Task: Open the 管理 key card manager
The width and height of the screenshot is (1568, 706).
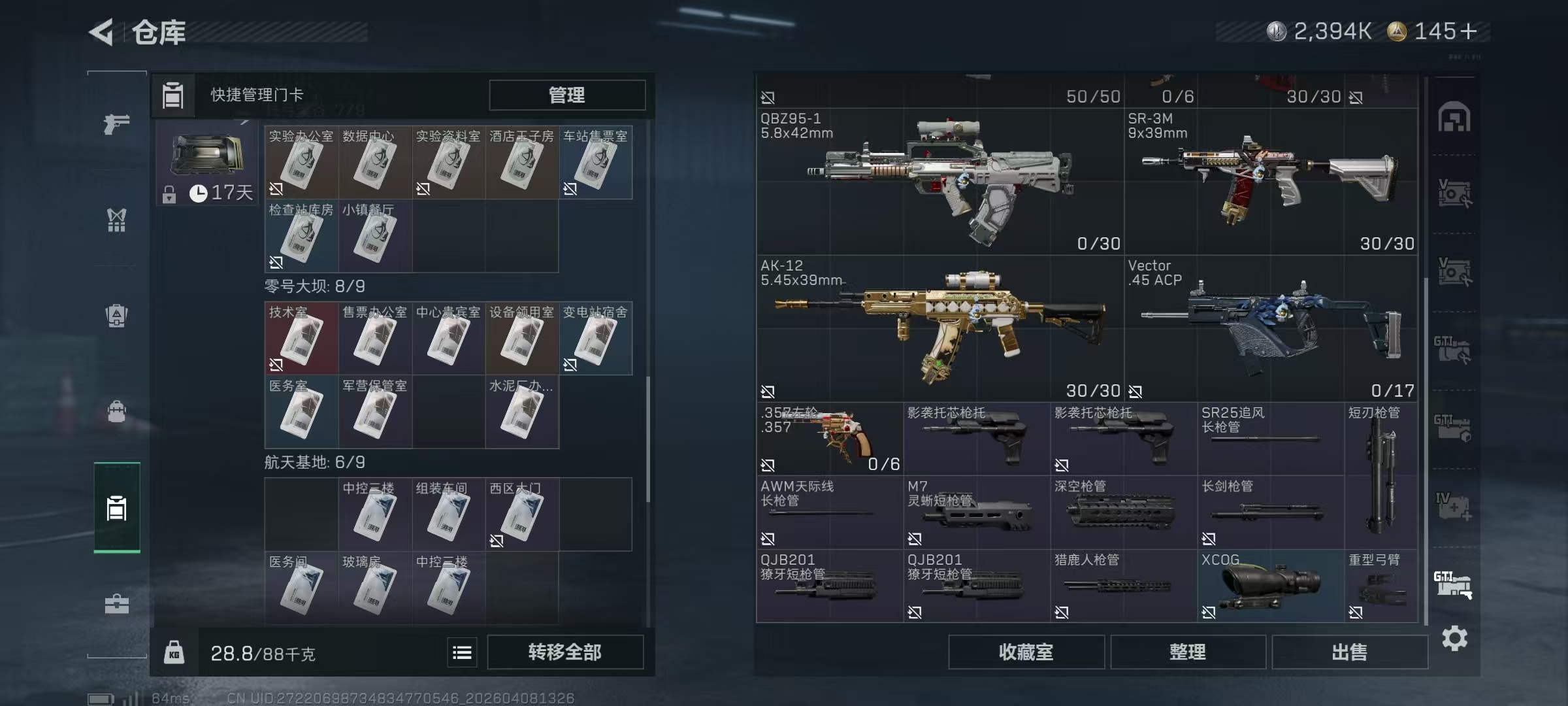Action: coord(566,95)
